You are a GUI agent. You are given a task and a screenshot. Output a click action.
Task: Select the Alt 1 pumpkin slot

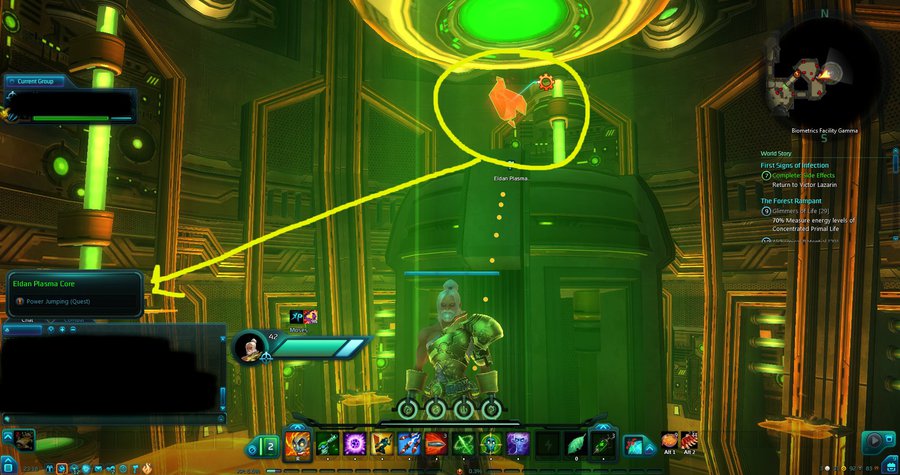click(671, 441)
